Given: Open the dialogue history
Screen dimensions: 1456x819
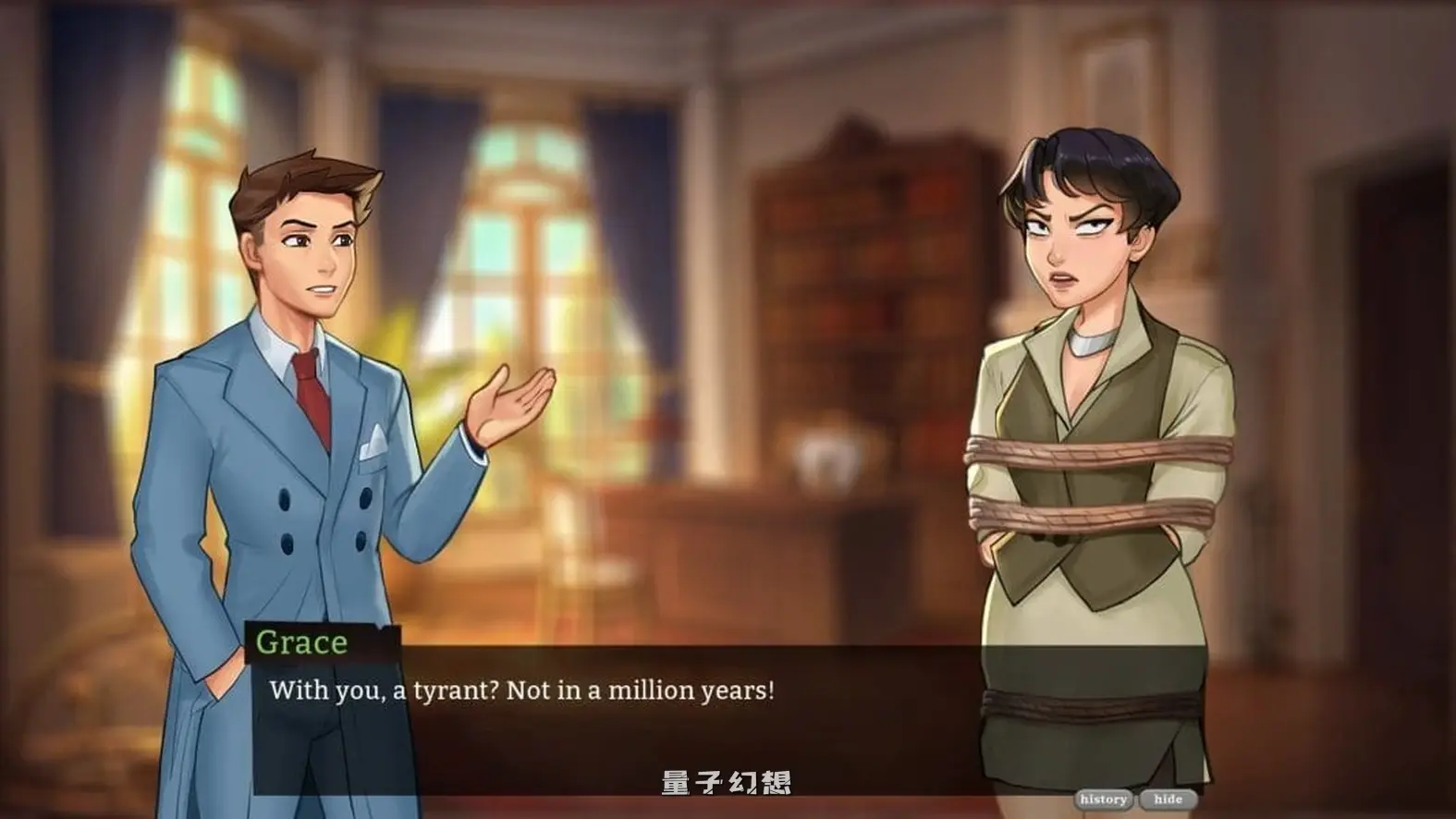Looking at the screenshot, I should (x=1103, y=797).
